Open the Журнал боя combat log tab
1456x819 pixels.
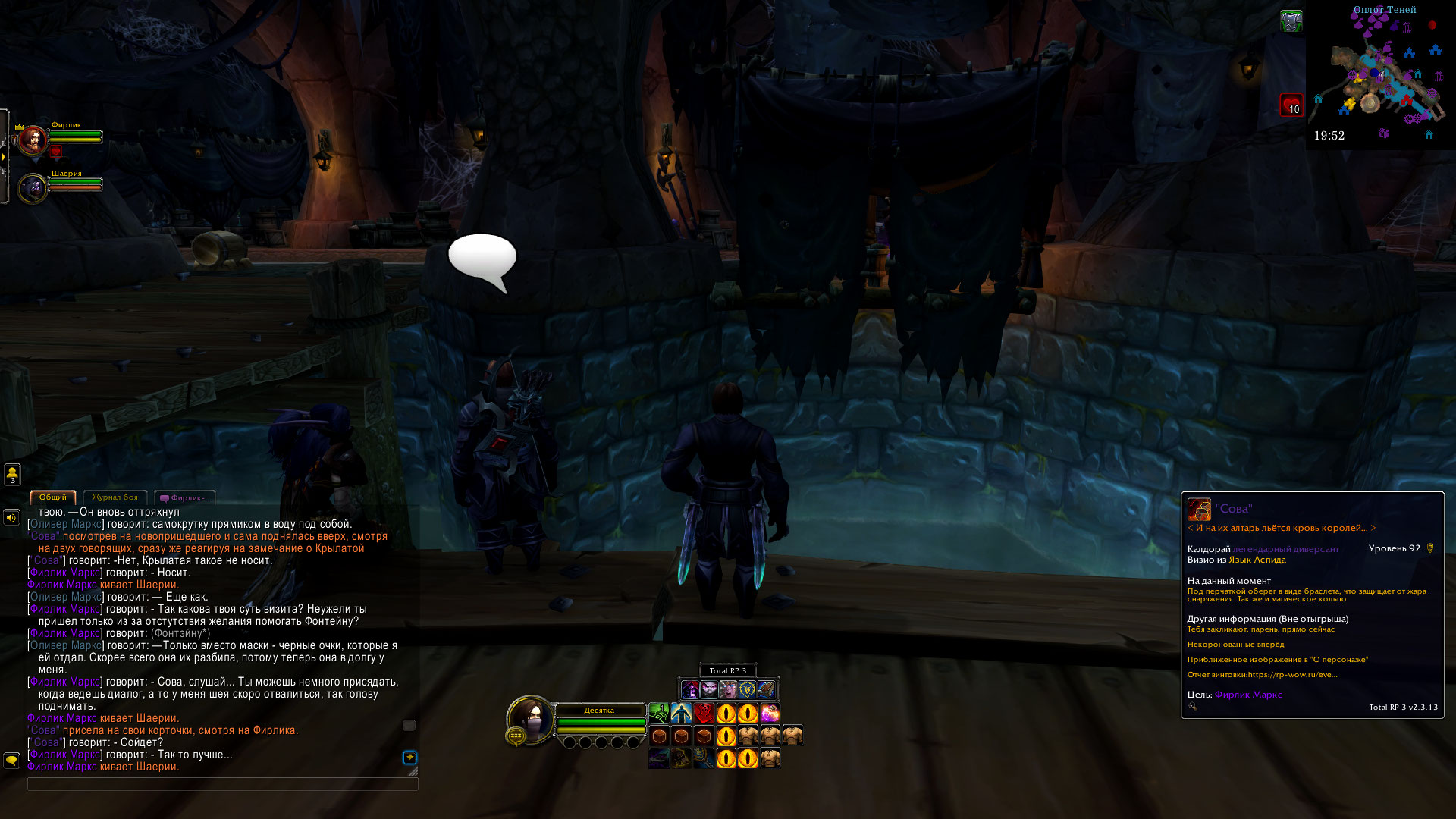click(x=115, y=497)
